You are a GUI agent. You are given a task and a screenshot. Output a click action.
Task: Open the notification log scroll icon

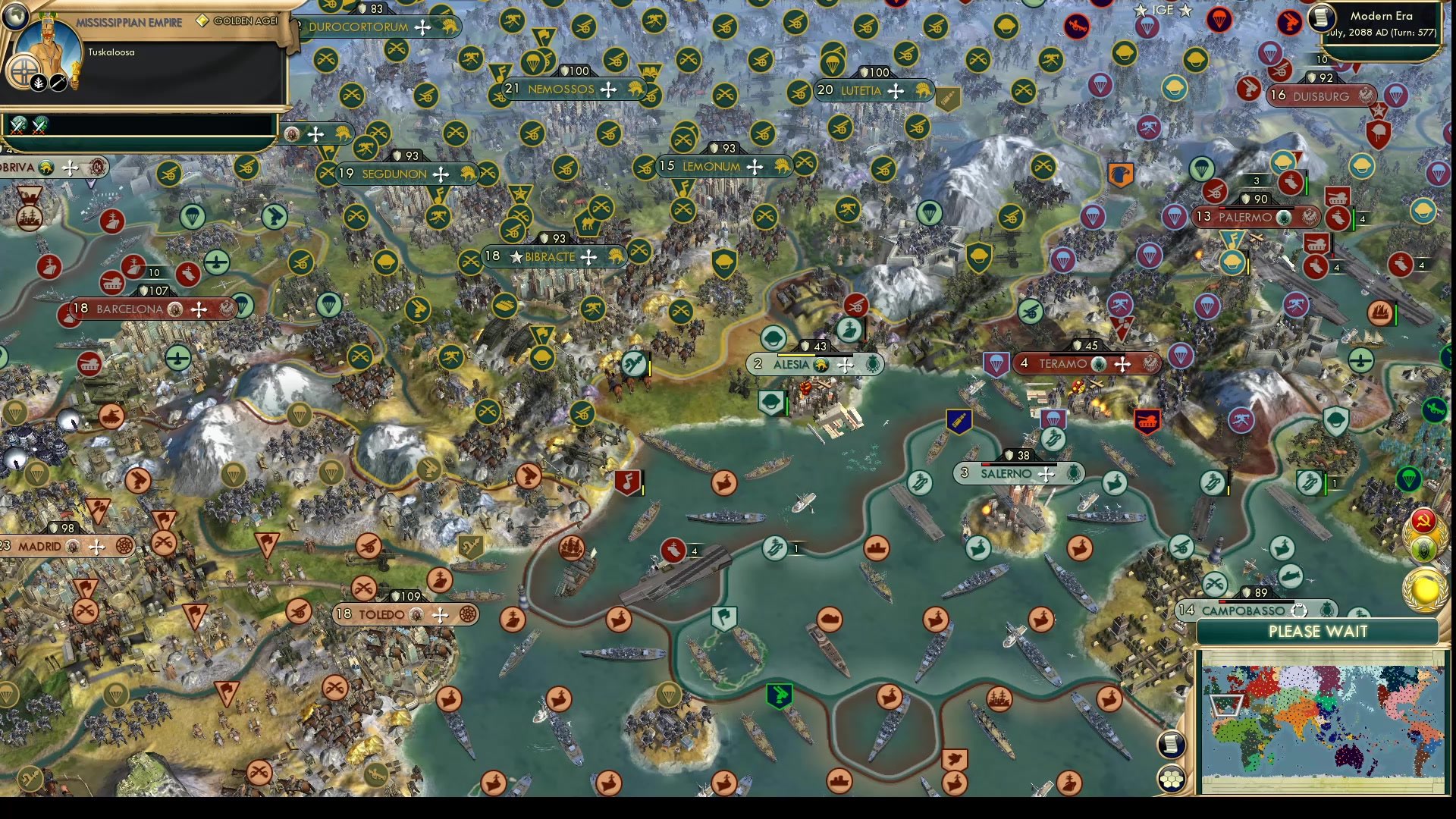(x=1170, y=743)
